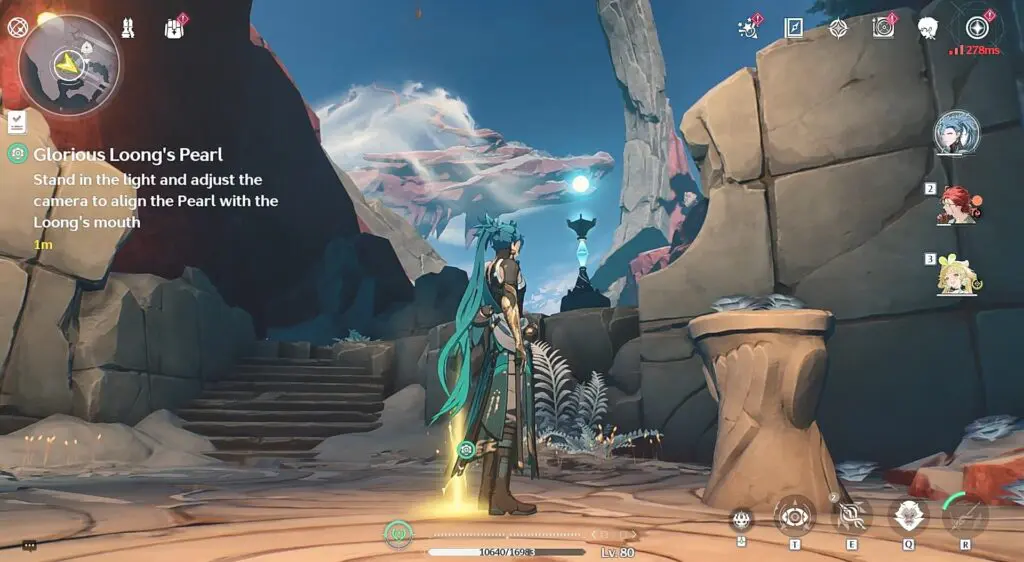Screen dimensions: 1024x562
Task: Switch to the first party member portrait
Action: tap(957, 133)
